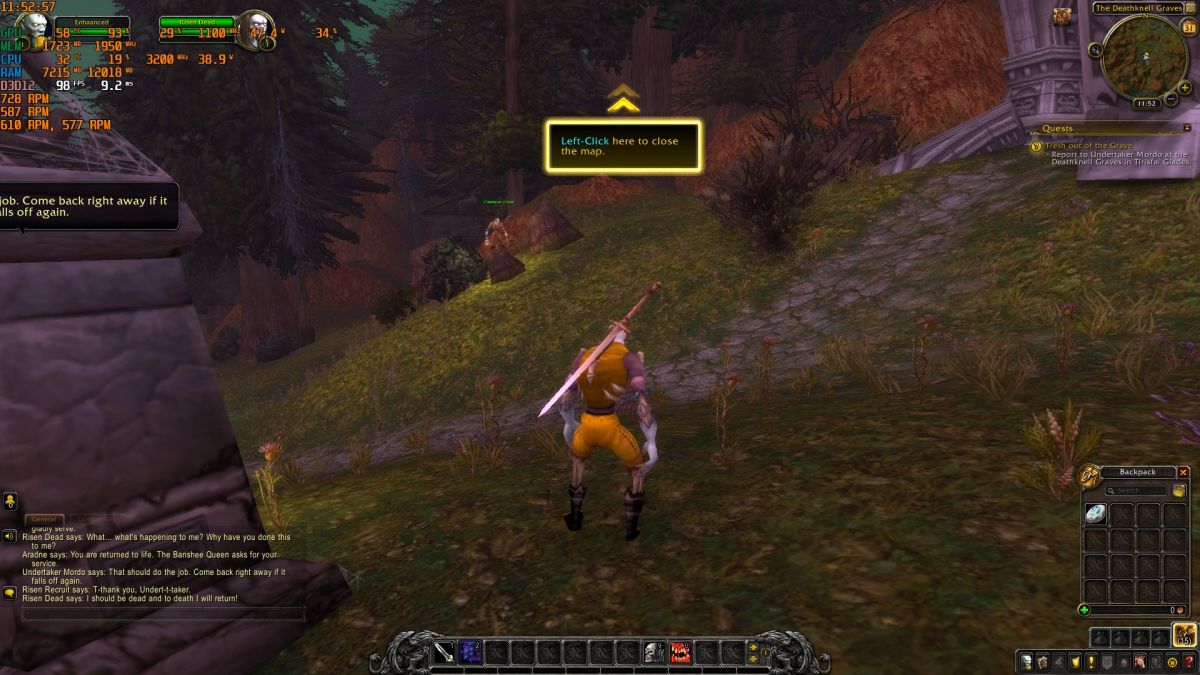
Task: Use the blue starry ability in slot two
Action: coord(471,653)
